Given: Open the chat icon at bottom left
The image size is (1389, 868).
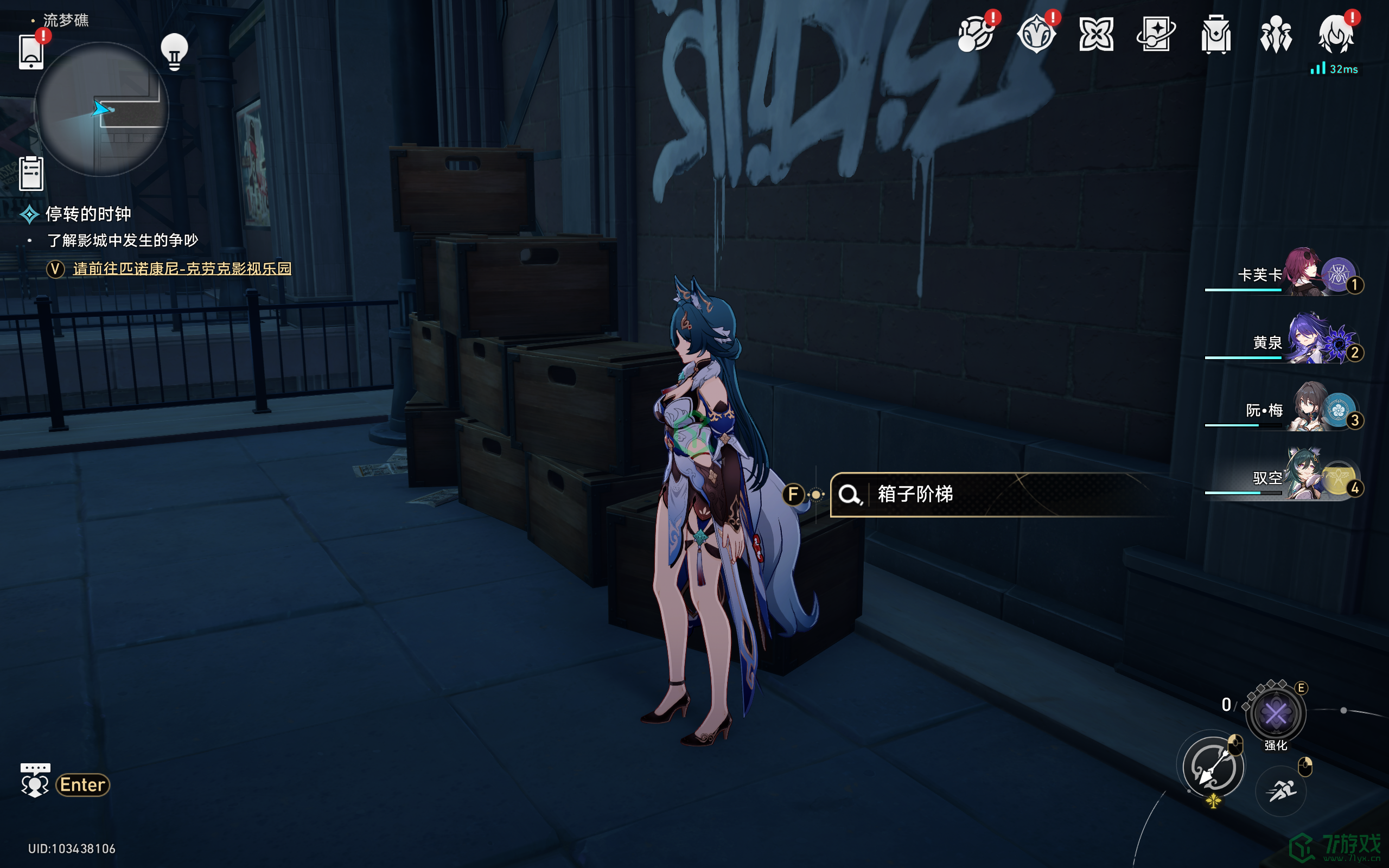Looking at the screenshot, I should 35,781.
